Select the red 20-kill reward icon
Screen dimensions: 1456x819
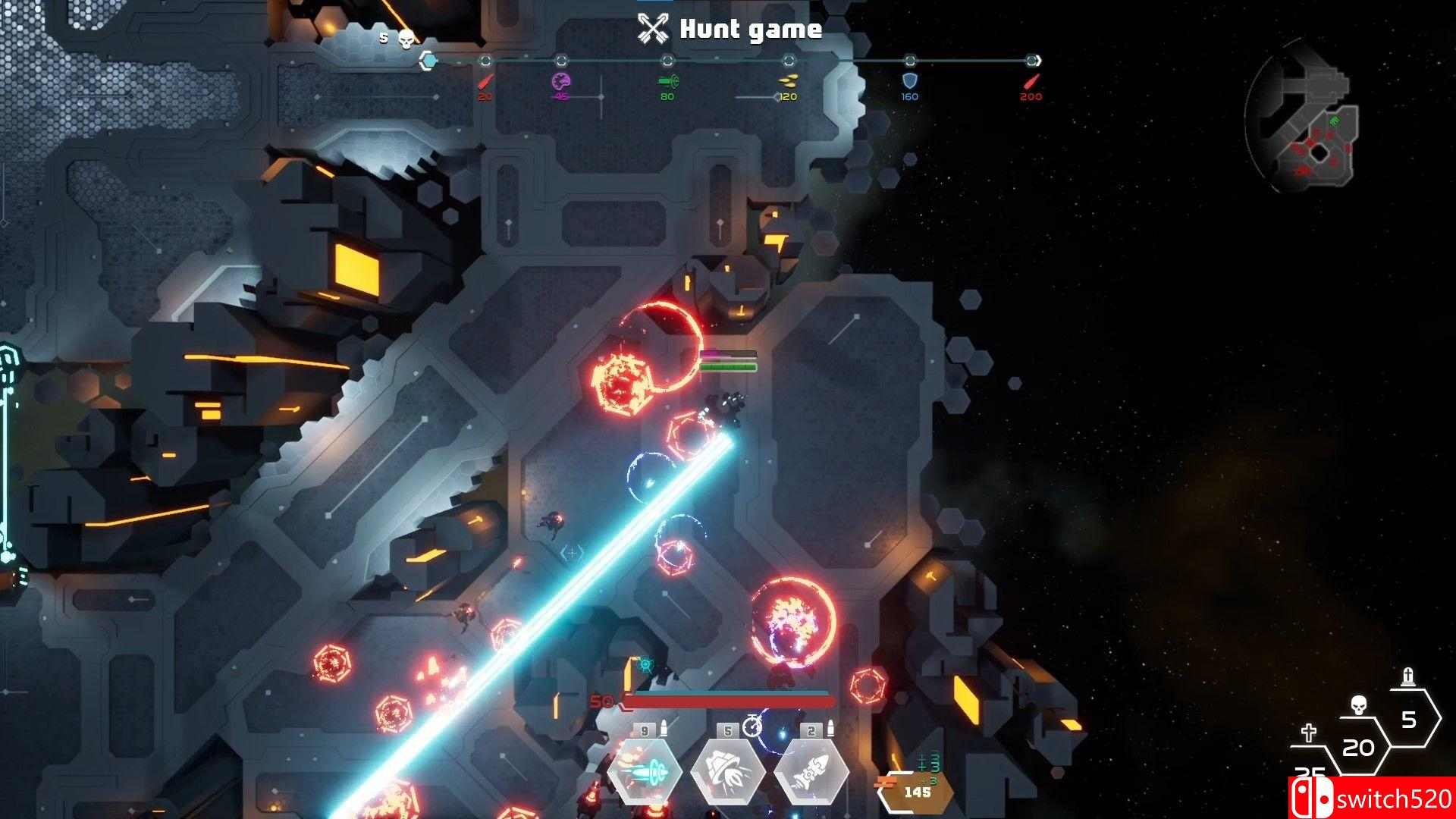(485, 81)
